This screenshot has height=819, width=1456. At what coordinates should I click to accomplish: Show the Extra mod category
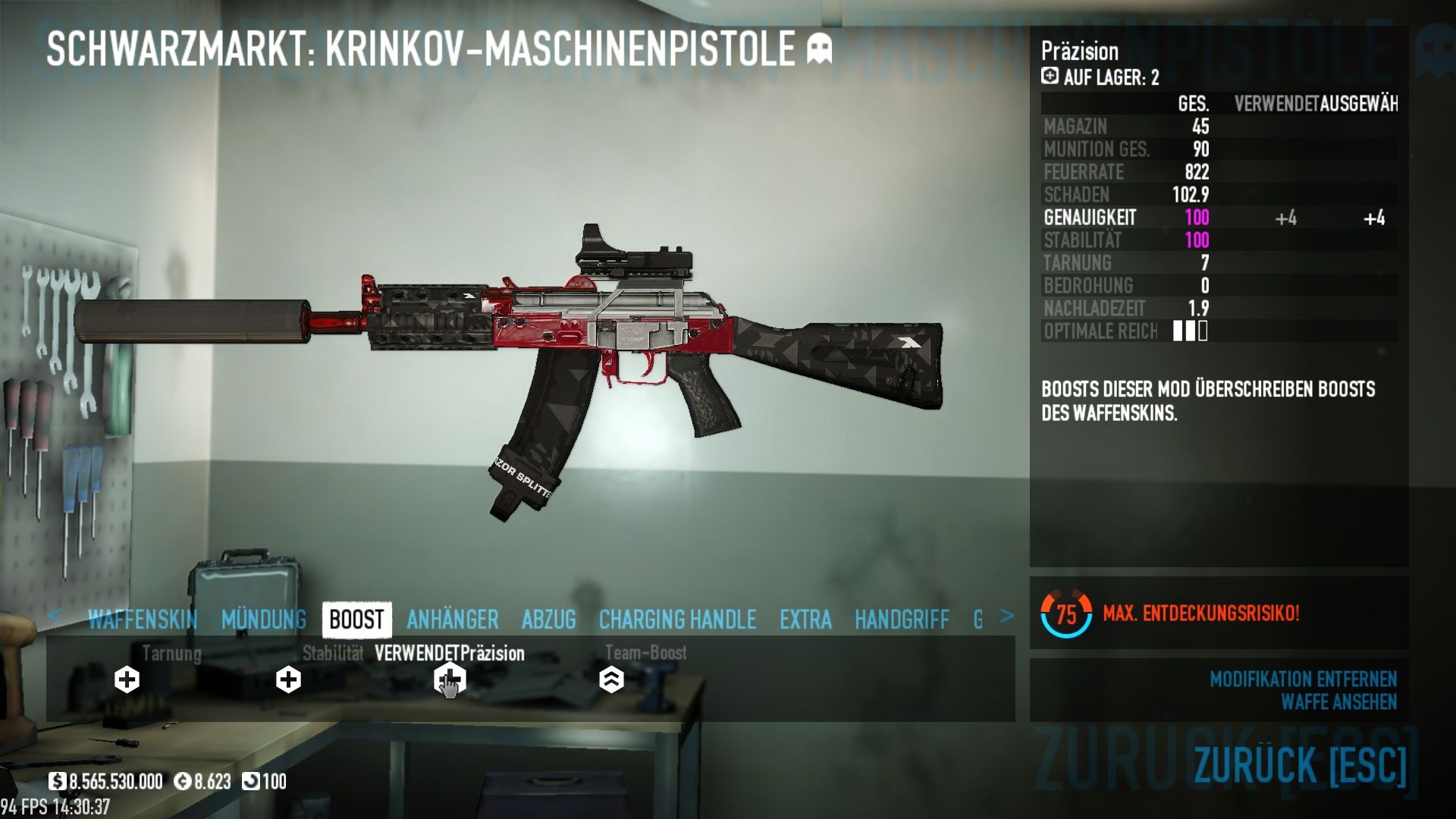[805, 620]
